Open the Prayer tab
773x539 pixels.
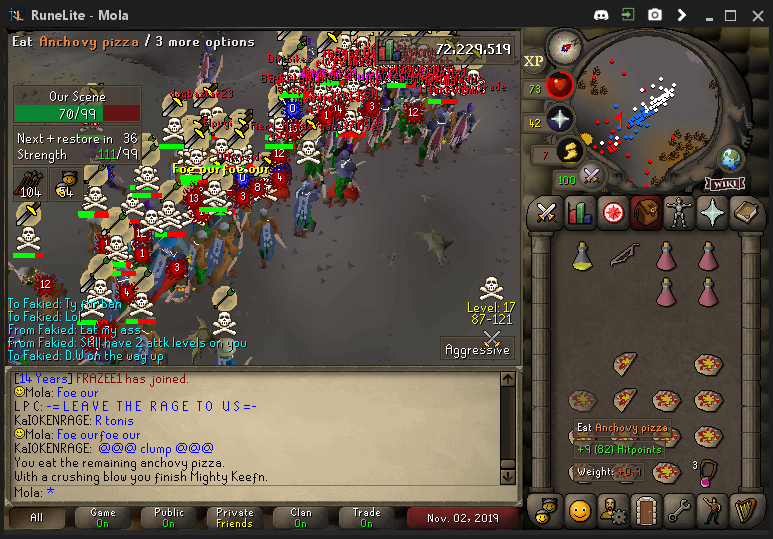[711, 213]
